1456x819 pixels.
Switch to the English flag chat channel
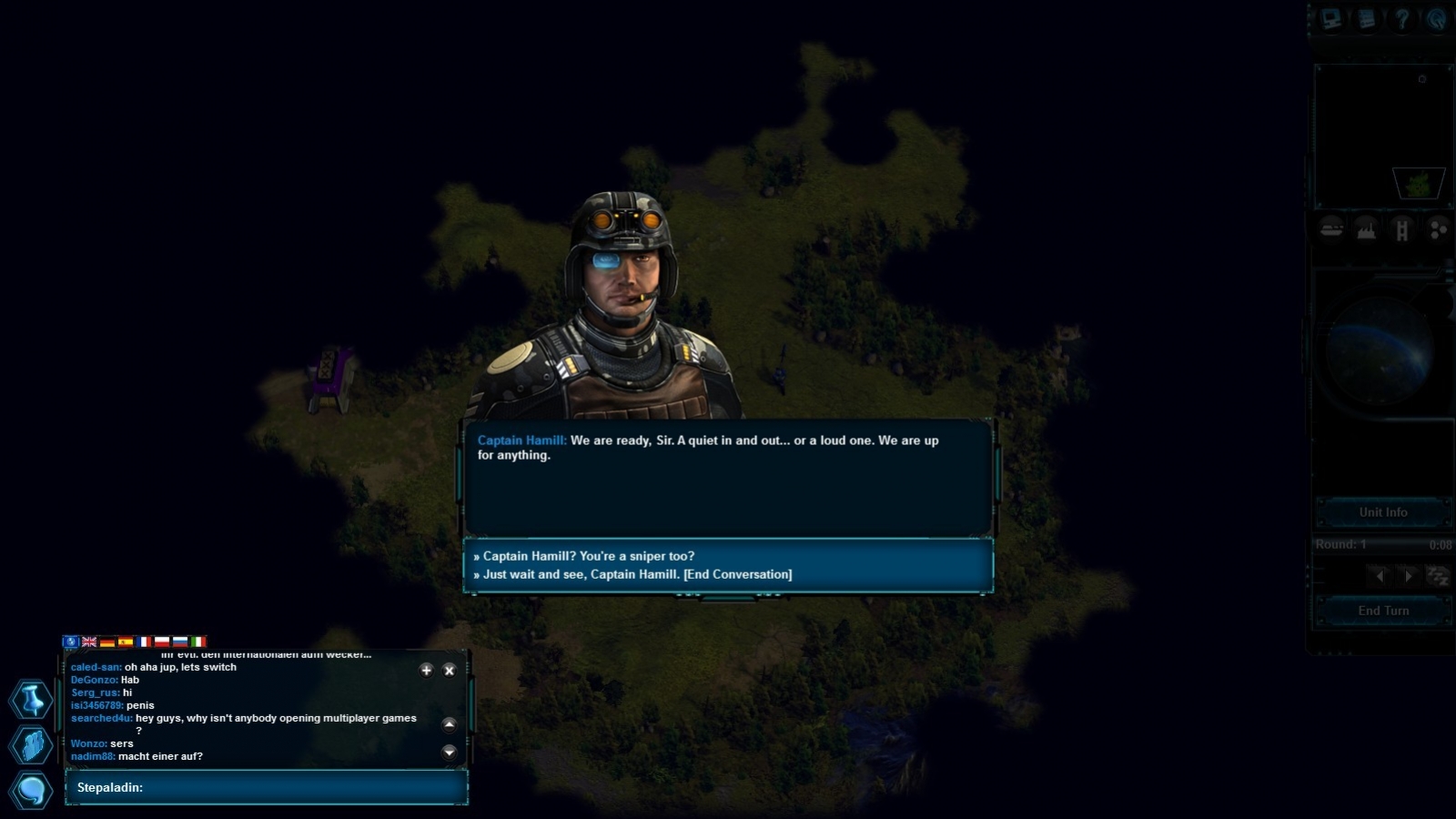coord(89,642)
